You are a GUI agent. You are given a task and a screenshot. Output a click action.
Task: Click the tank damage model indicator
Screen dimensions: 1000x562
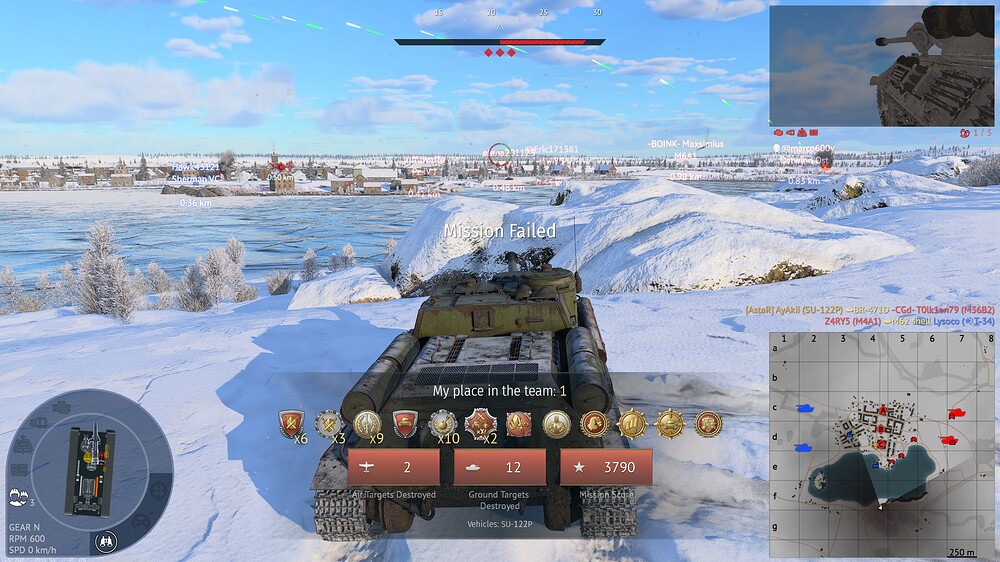(89, 471)
